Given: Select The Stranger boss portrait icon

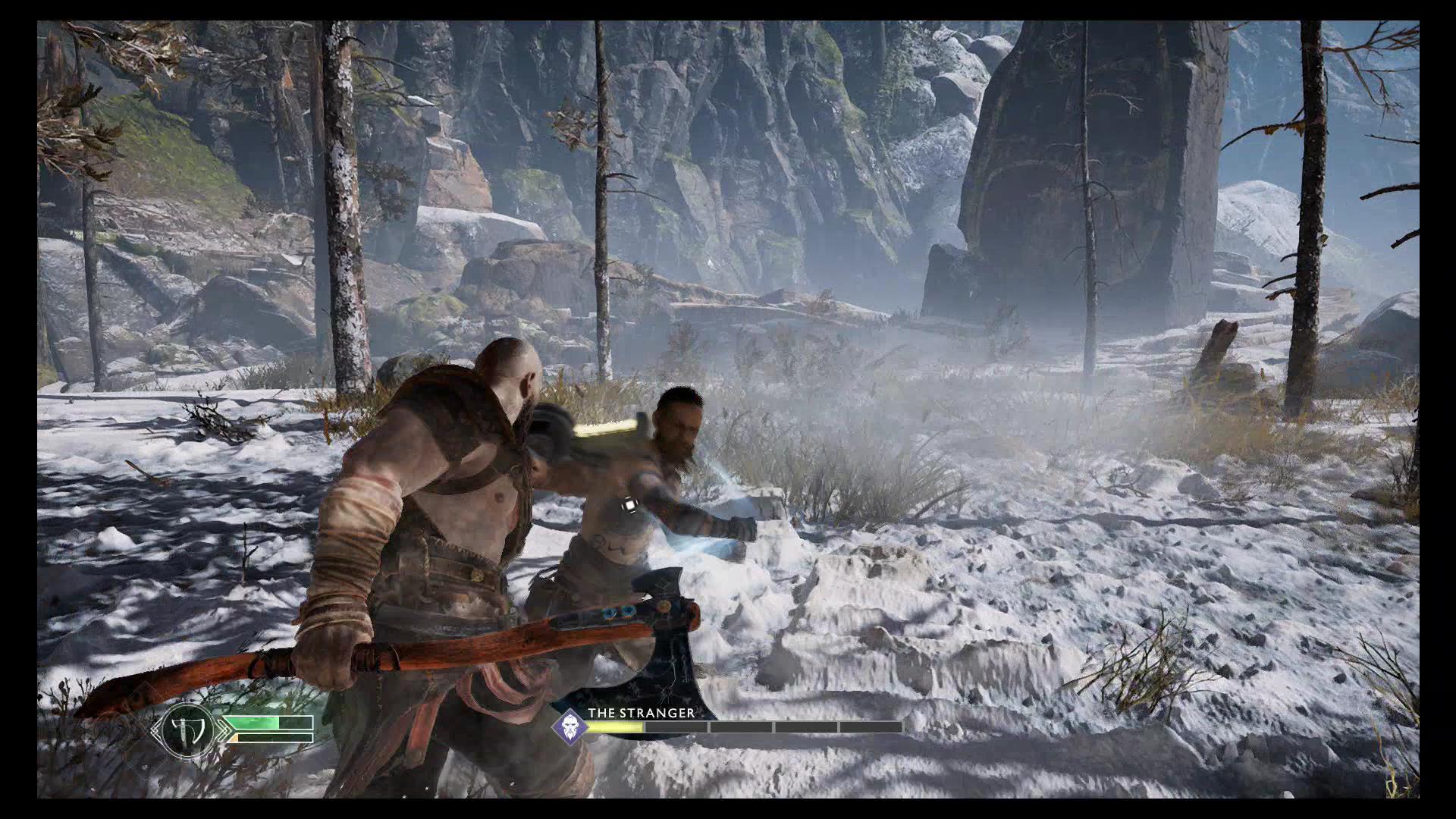Looking at the screenshot, I should 569,726.
